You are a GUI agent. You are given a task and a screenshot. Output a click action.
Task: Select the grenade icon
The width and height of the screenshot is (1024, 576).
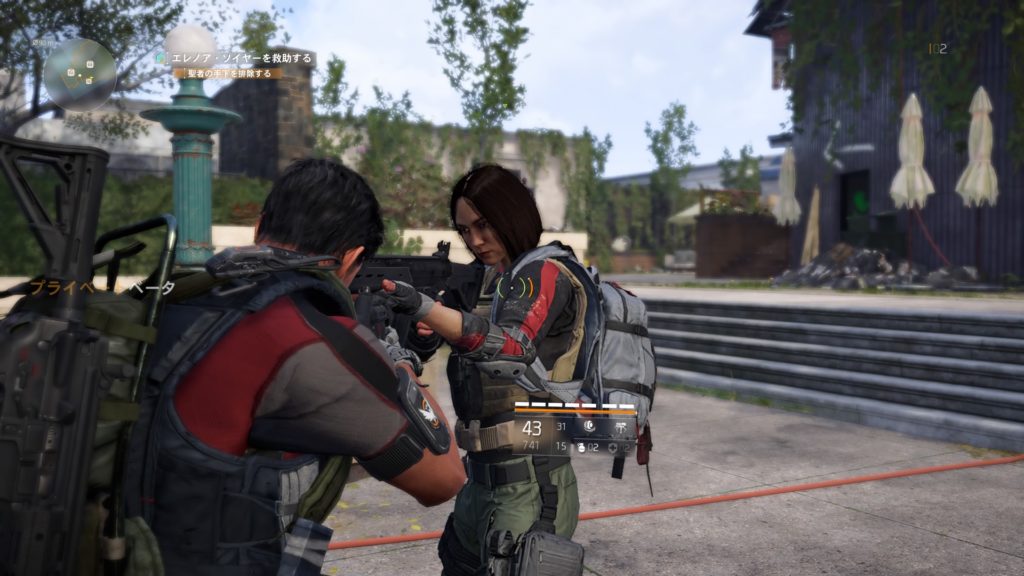coord(581,446)
